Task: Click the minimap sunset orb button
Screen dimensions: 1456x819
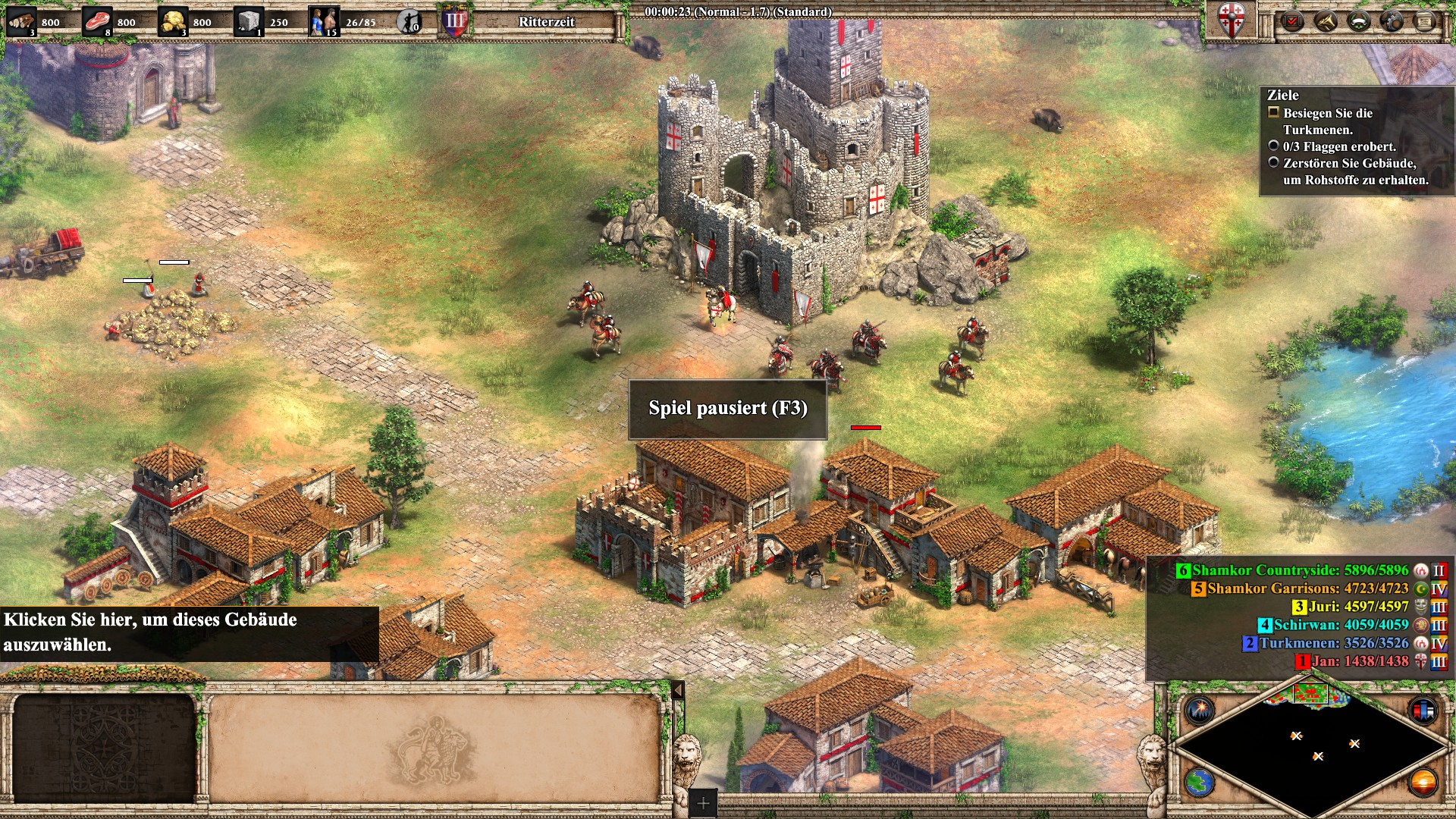Action: tap(1423, 782)
